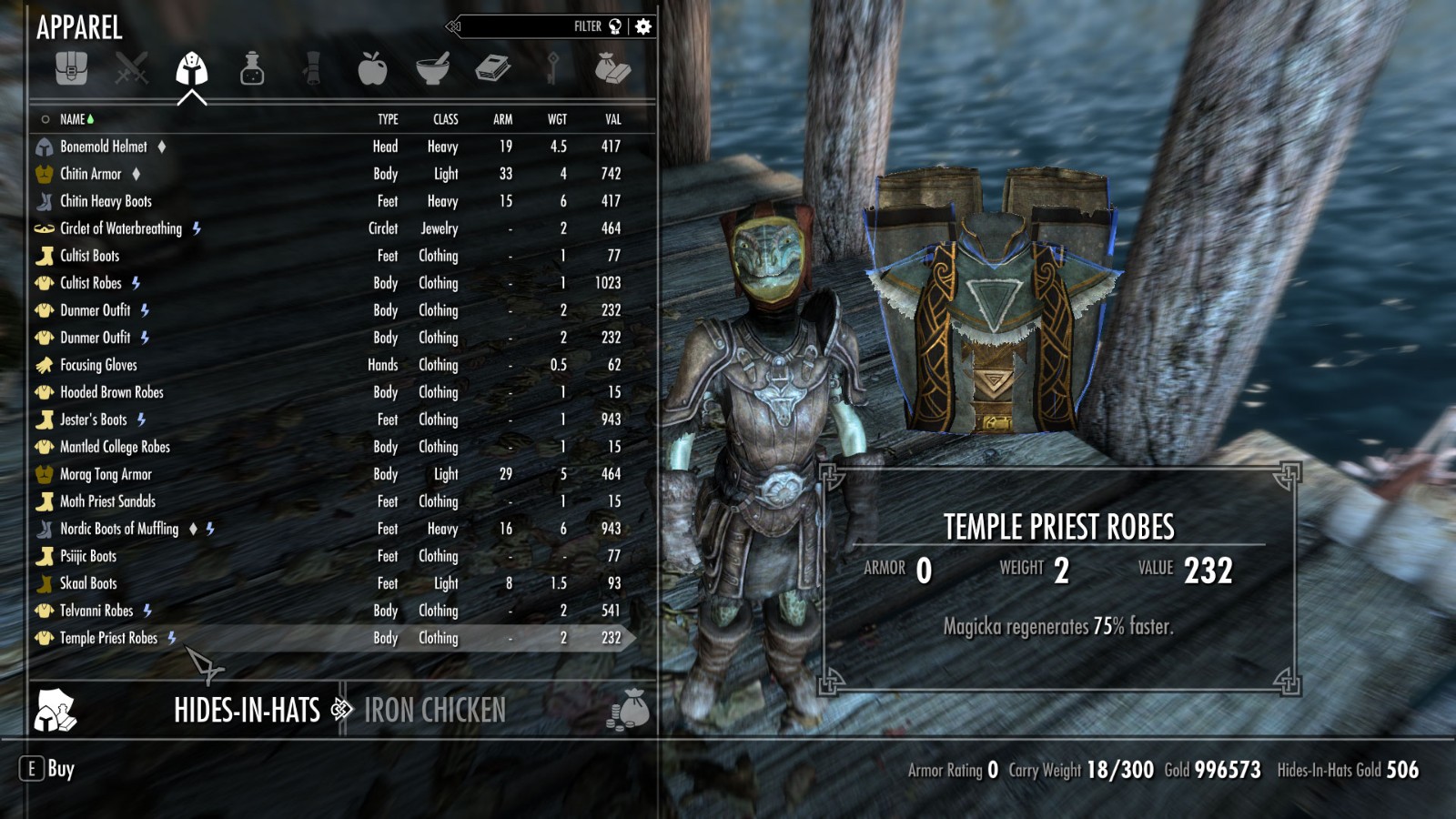Choose the Telvanni Robes item
Viewport: 1456px width, 819px height.
tap(96, 611)
